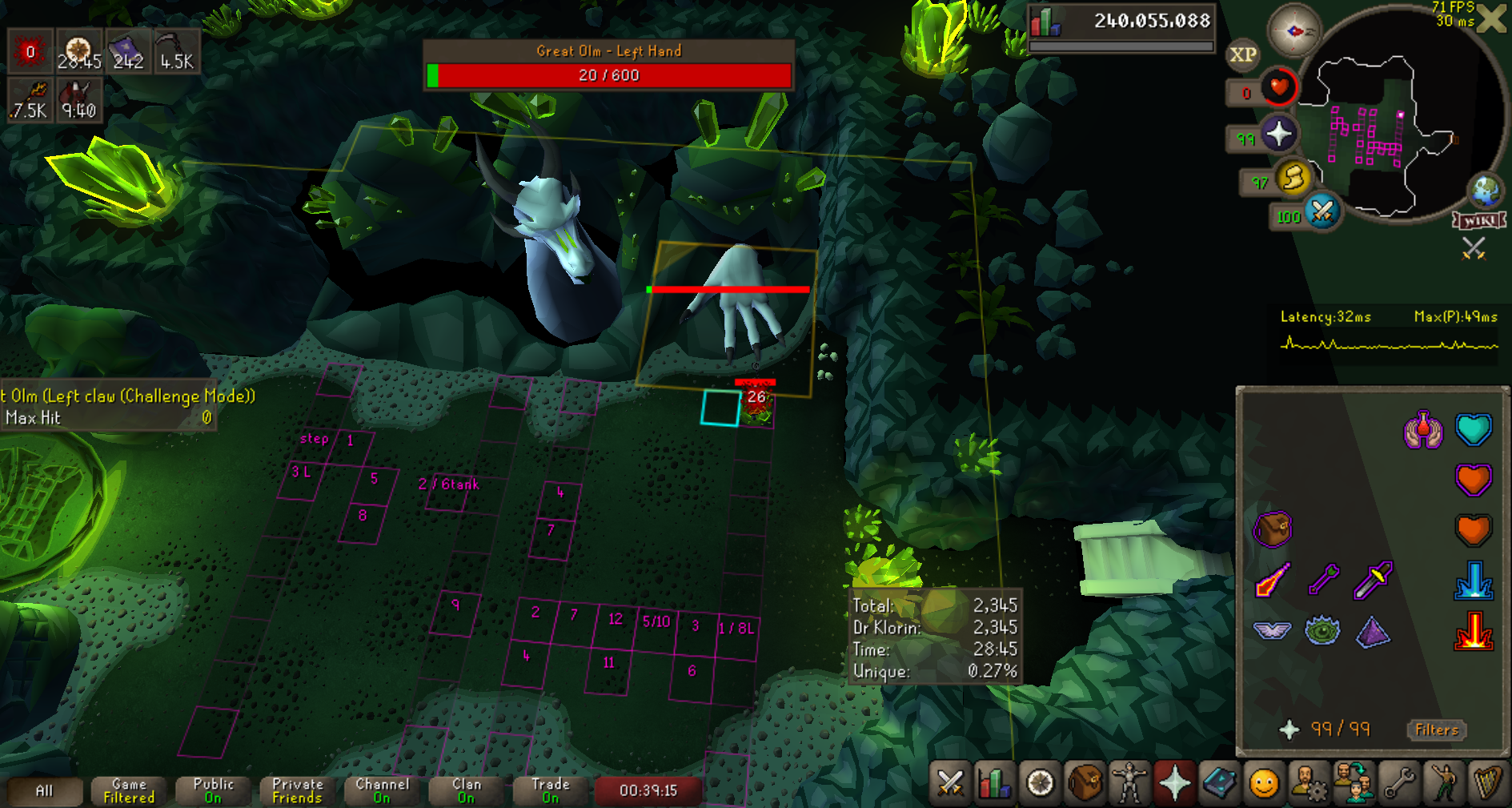This screenshot has width=1512, height=808.
Task: Open the harp Music Player tab
Action: 1487,783
